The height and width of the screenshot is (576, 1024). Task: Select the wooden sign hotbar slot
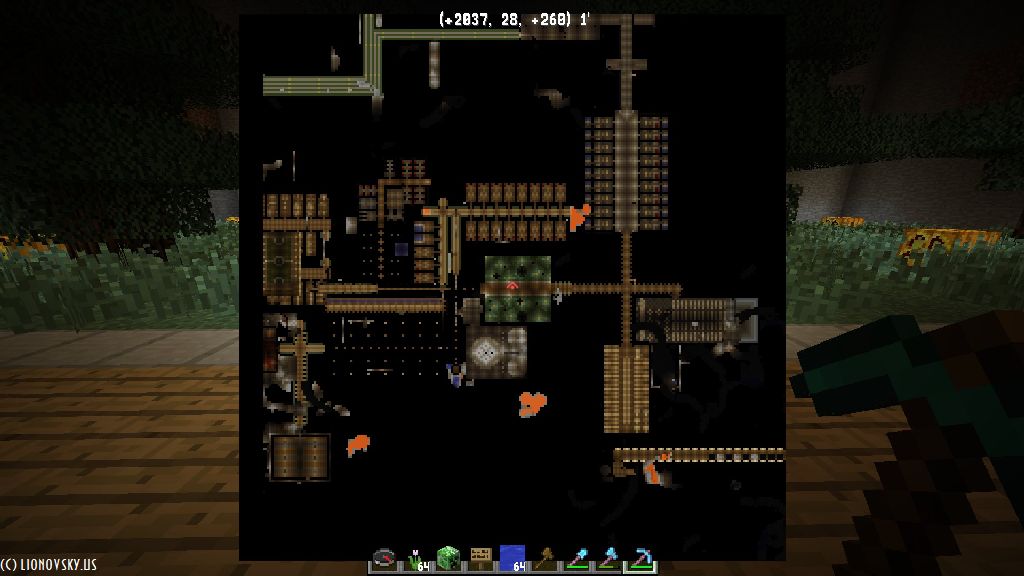(x=480, y=558)
